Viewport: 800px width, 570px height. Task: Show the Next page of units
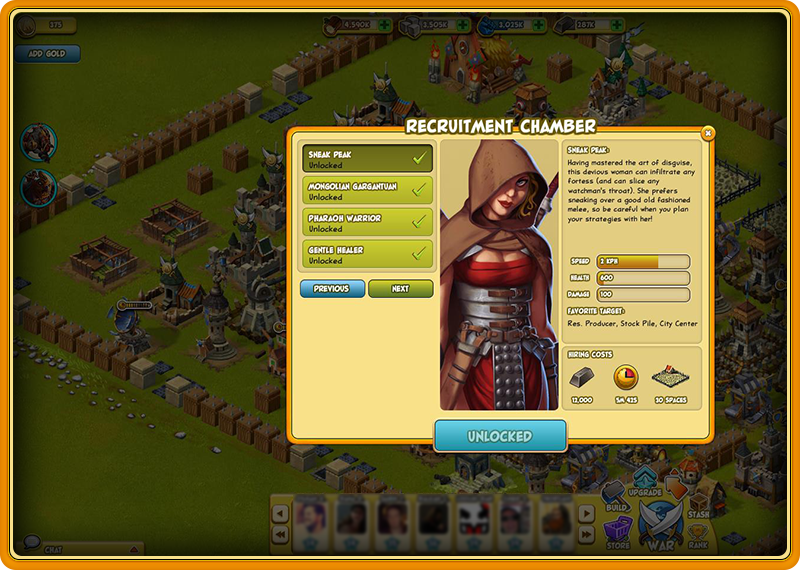[400, 289]
